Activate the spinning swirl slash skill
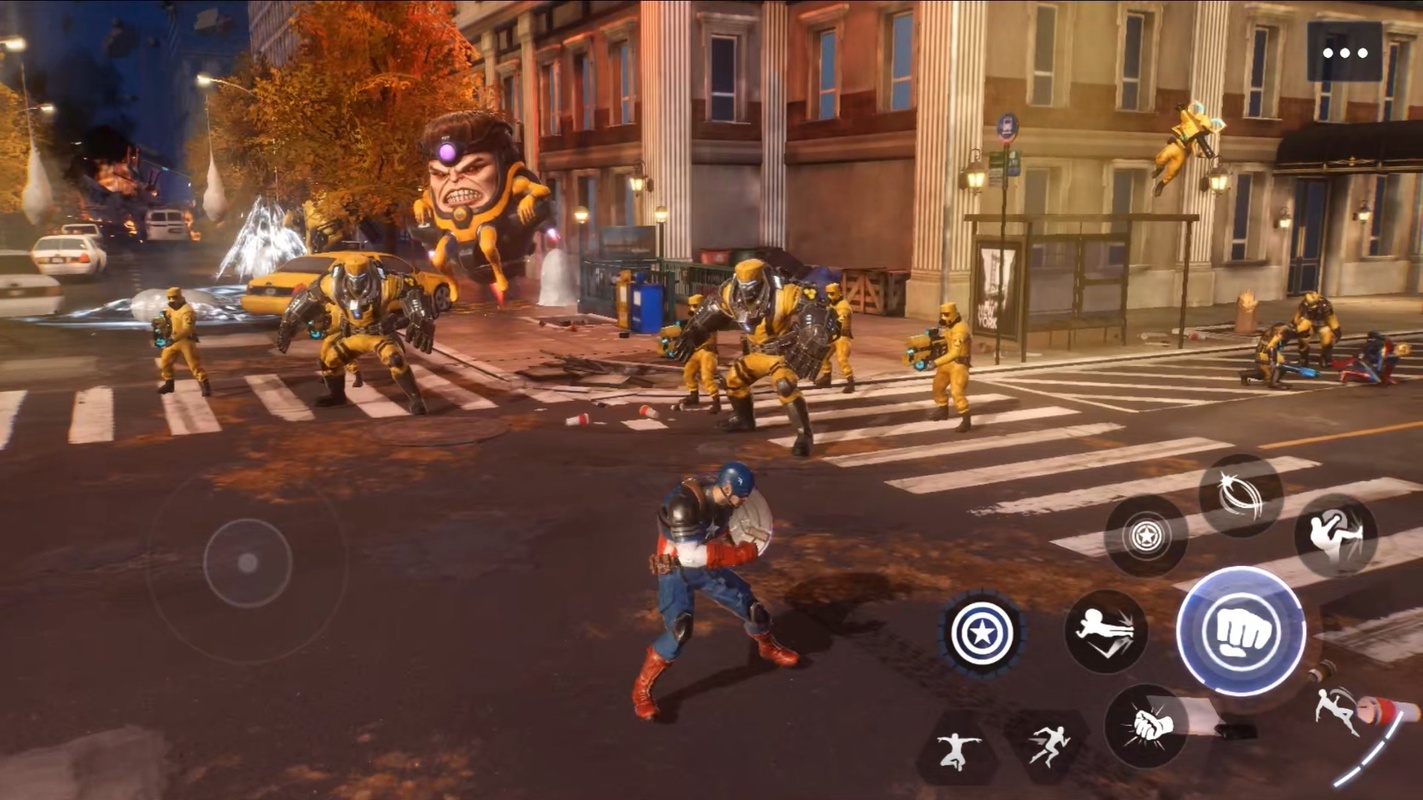This screenshot has height=800, width=1423. (1240, 495)
